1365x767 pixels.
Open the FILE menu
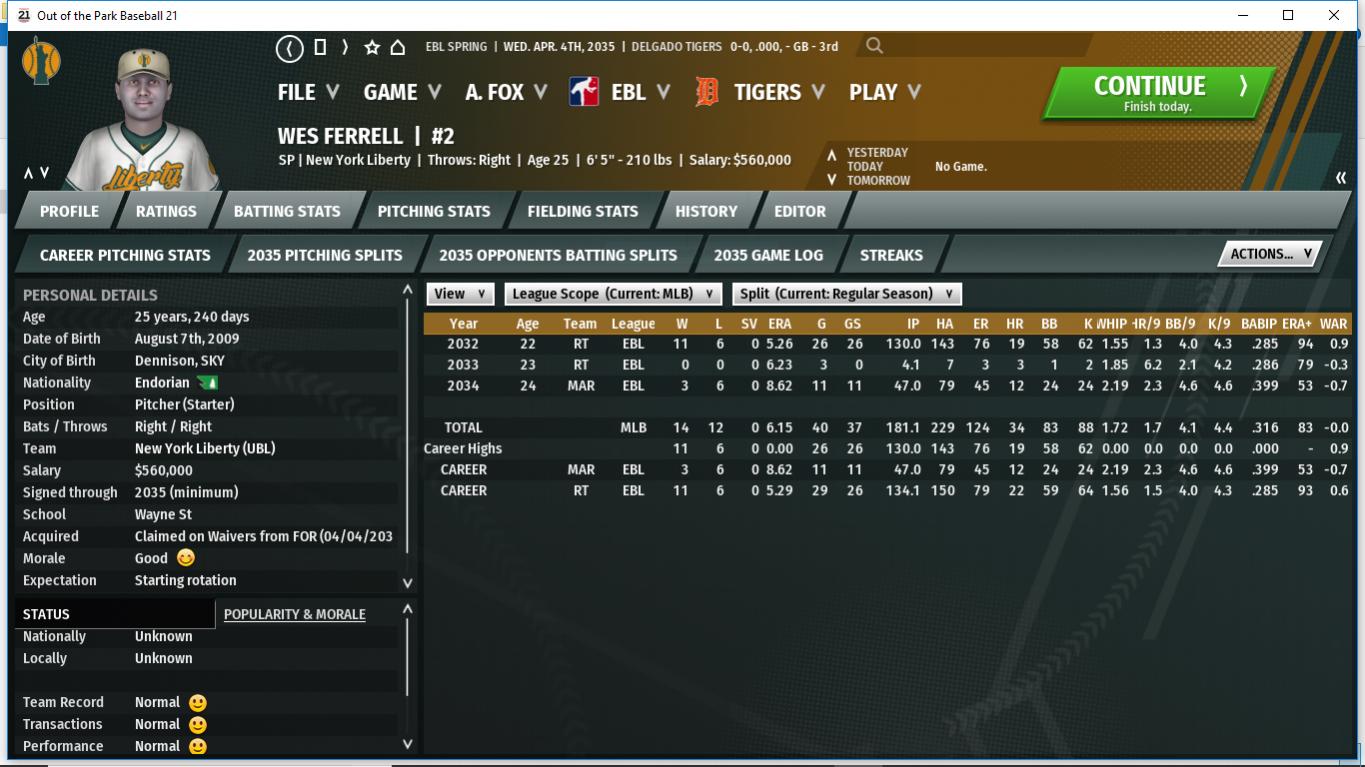pos(308,92)
